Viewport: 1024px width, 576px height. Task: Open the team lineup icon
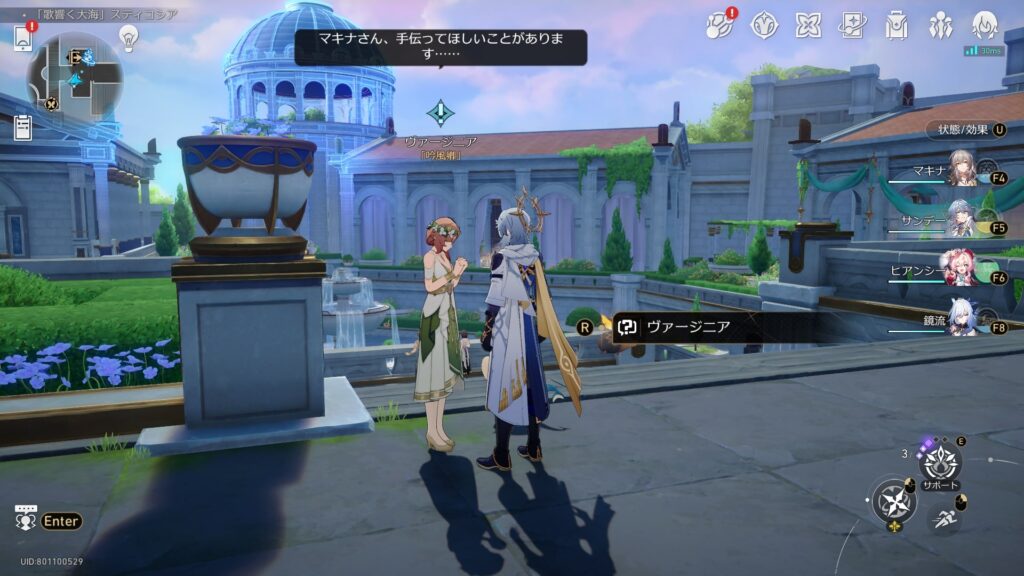(940, 25)
